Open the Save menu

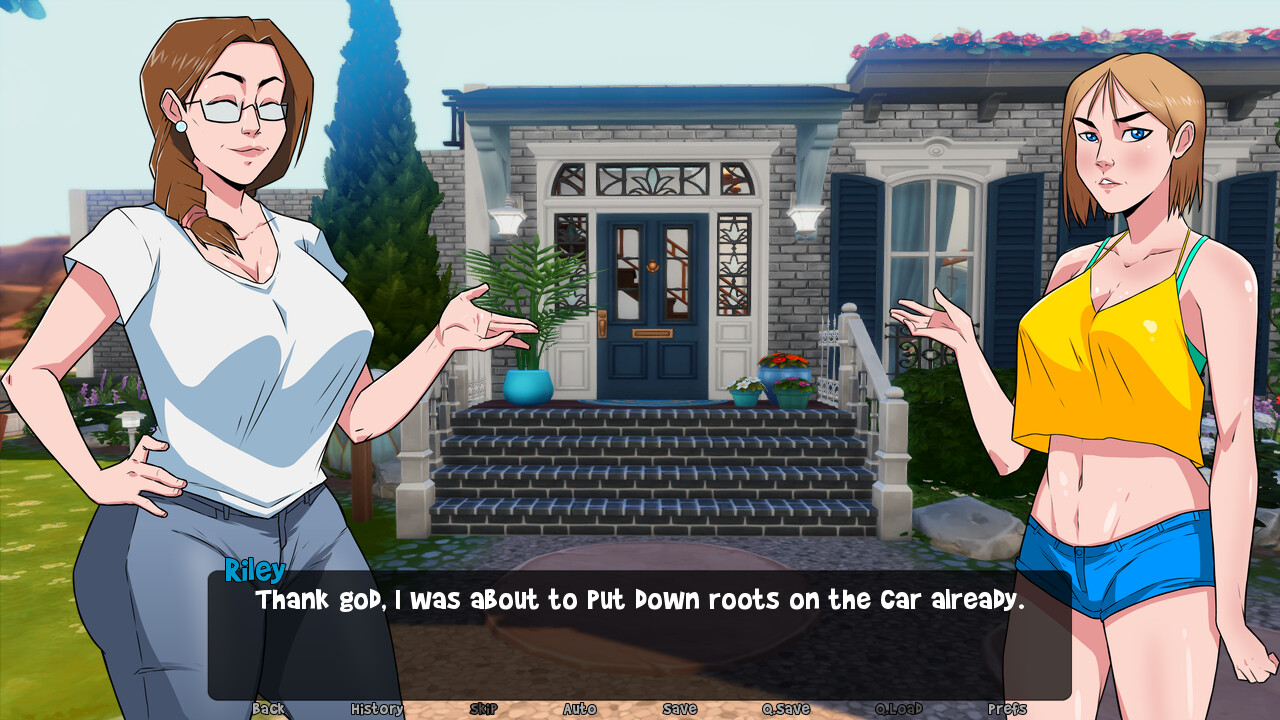(x=680, y=709)
